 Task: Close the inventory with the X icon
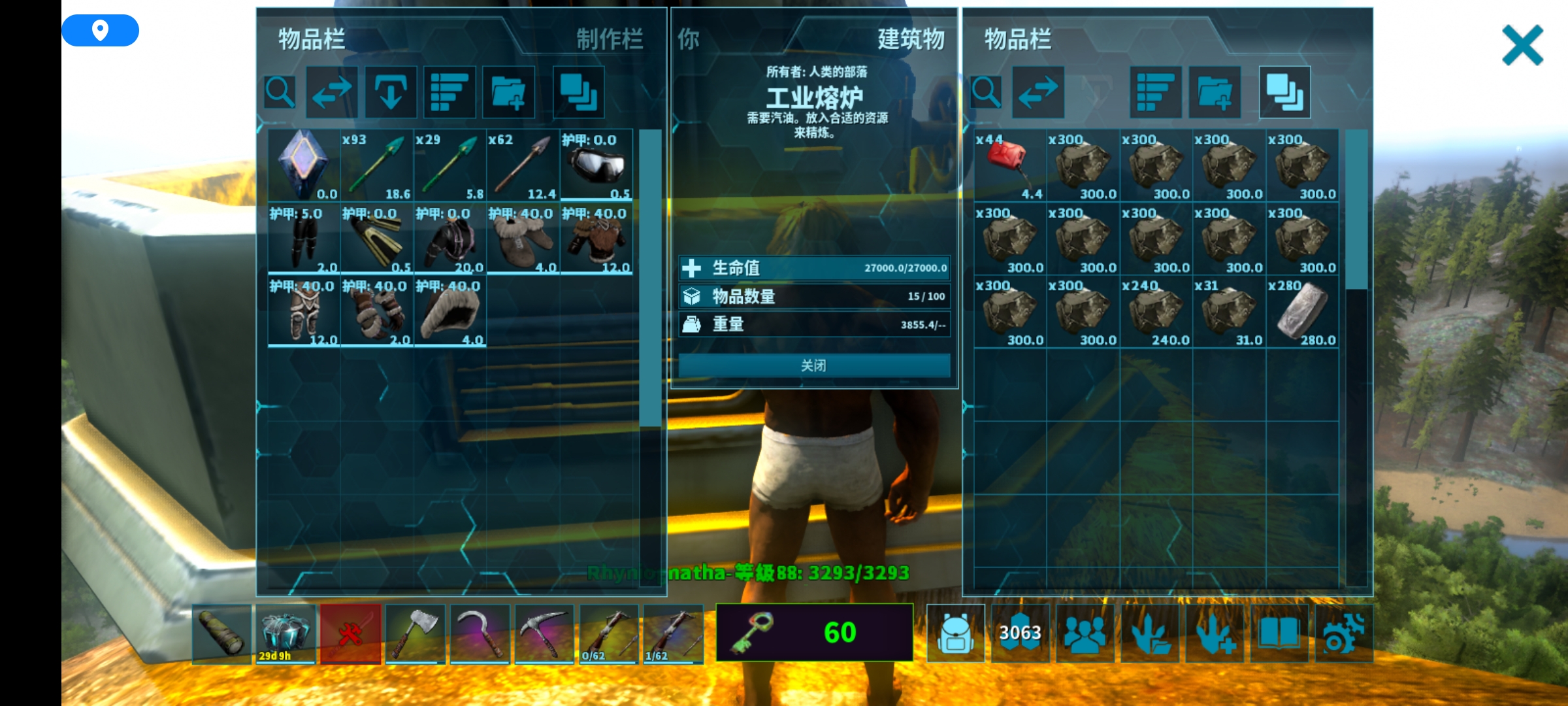pos(1522,45)
